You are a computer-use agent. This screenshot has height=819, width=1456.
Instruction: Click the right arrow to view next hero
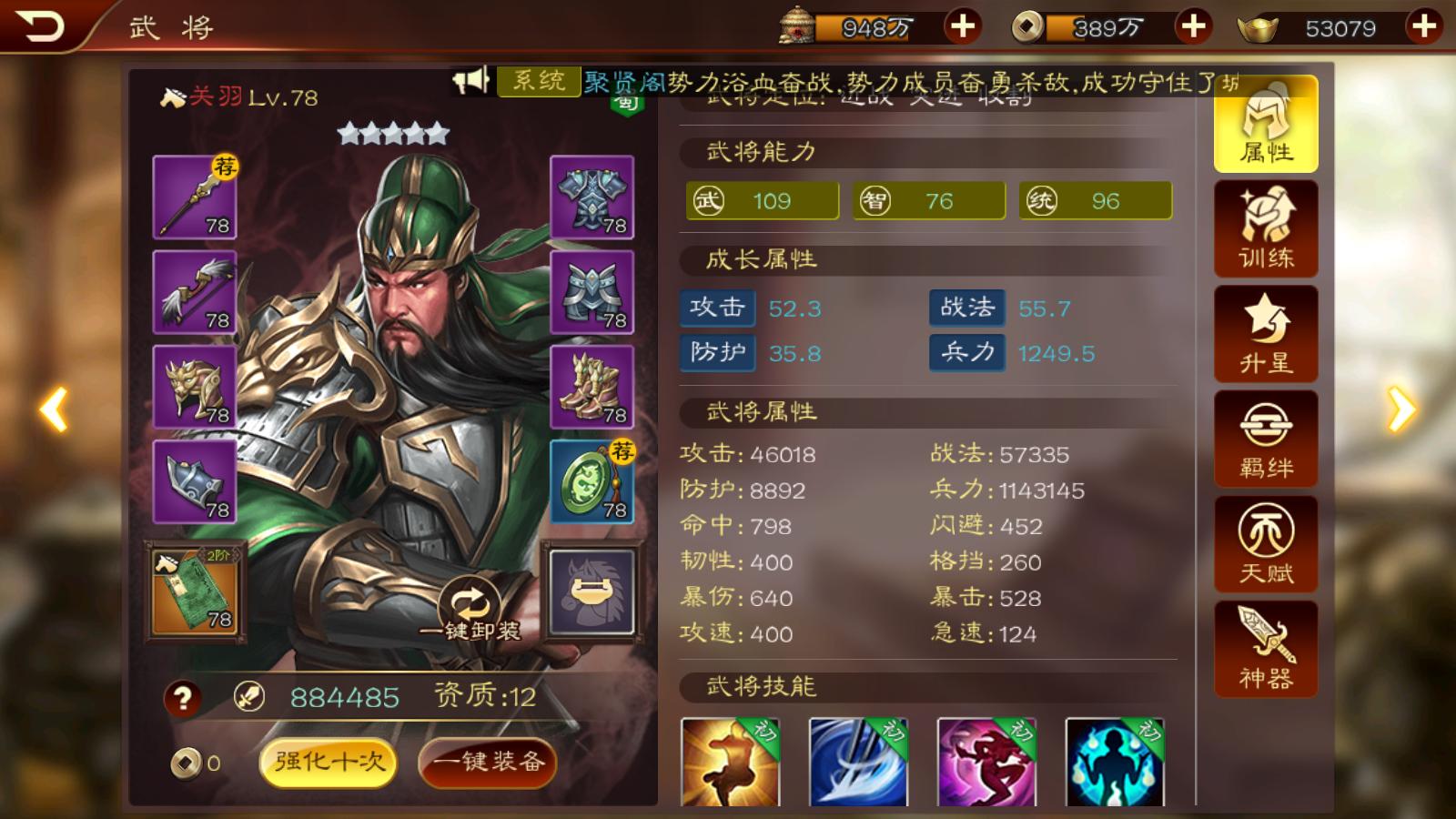1401,409
